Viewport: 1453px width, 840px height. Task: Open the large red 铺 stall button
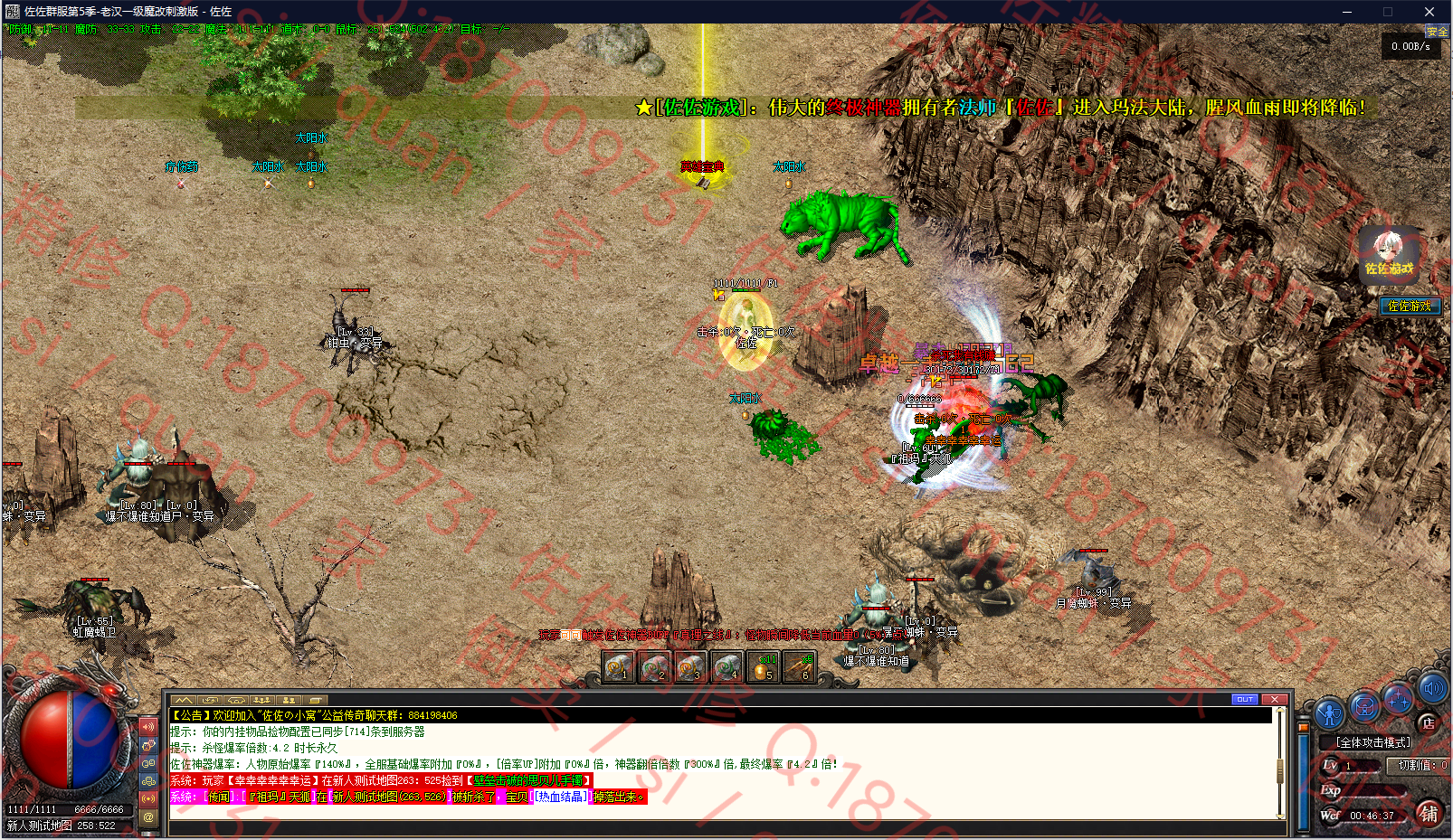coord(1429,813)
